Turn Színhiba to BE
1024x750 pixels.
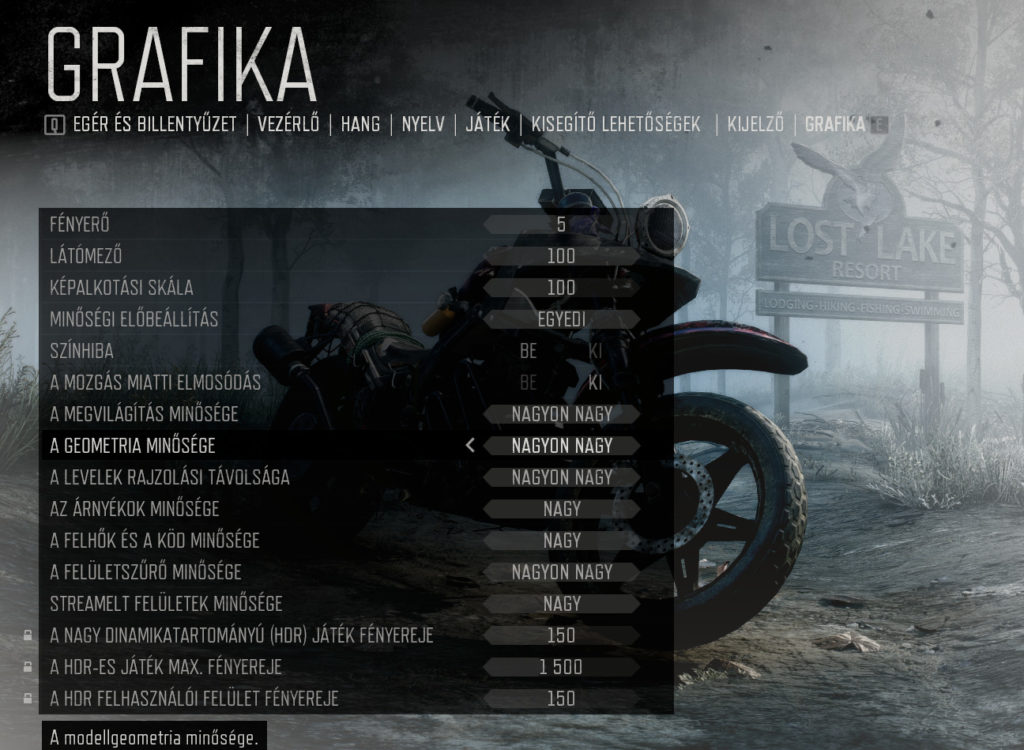[x=528, y=352]
